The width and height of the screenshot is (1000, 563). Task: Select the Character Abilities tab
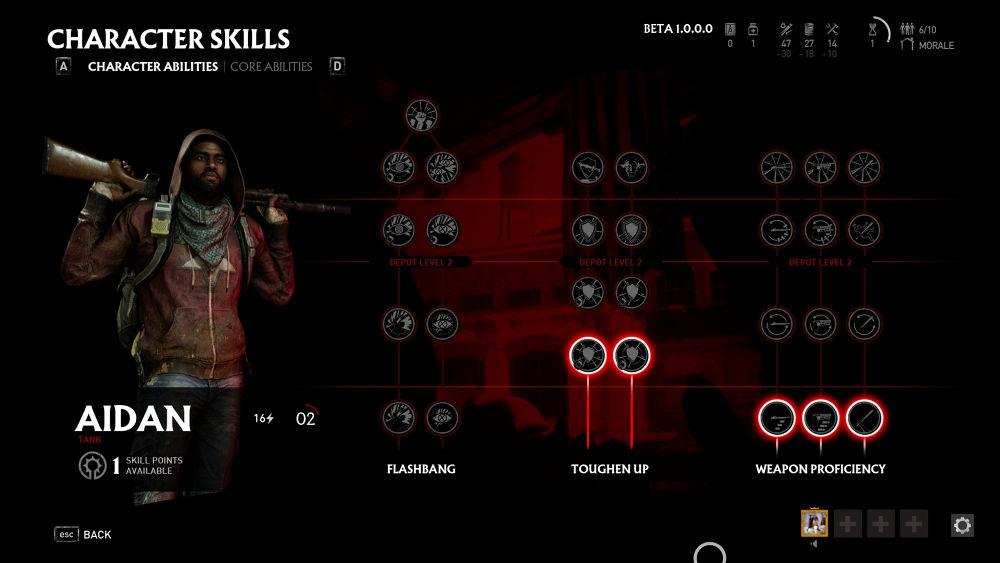click(152, 67)
